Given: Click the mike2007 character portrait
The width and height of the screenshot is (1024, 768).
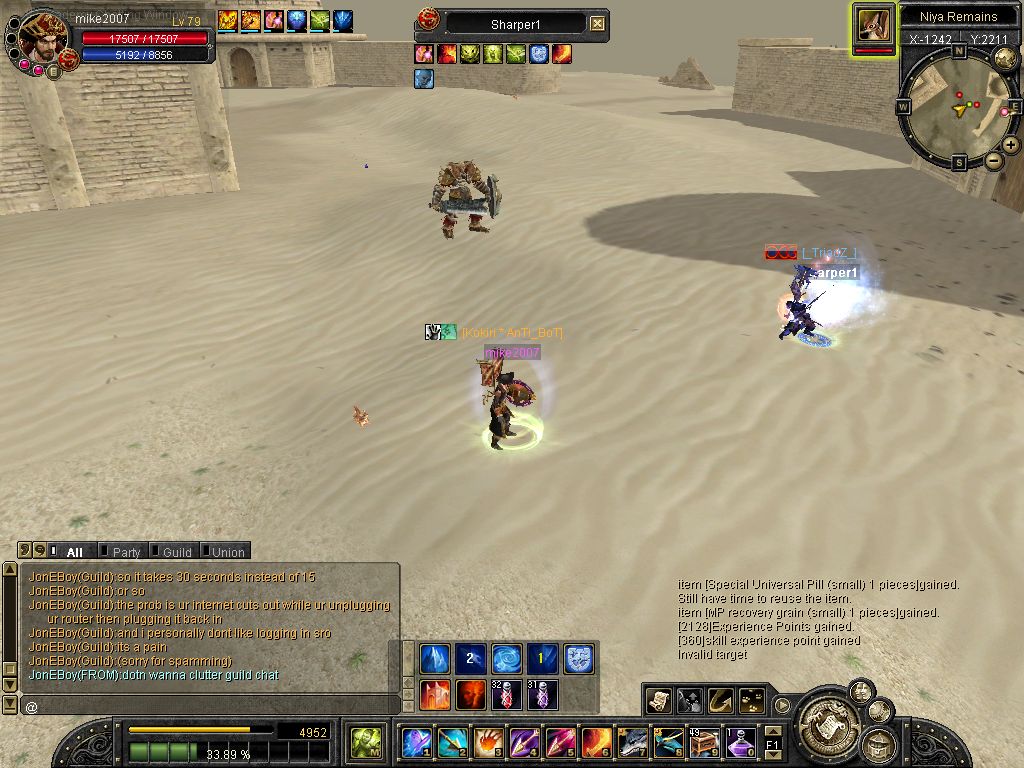Looking at the screenshot, I should (x=43, y=38).
